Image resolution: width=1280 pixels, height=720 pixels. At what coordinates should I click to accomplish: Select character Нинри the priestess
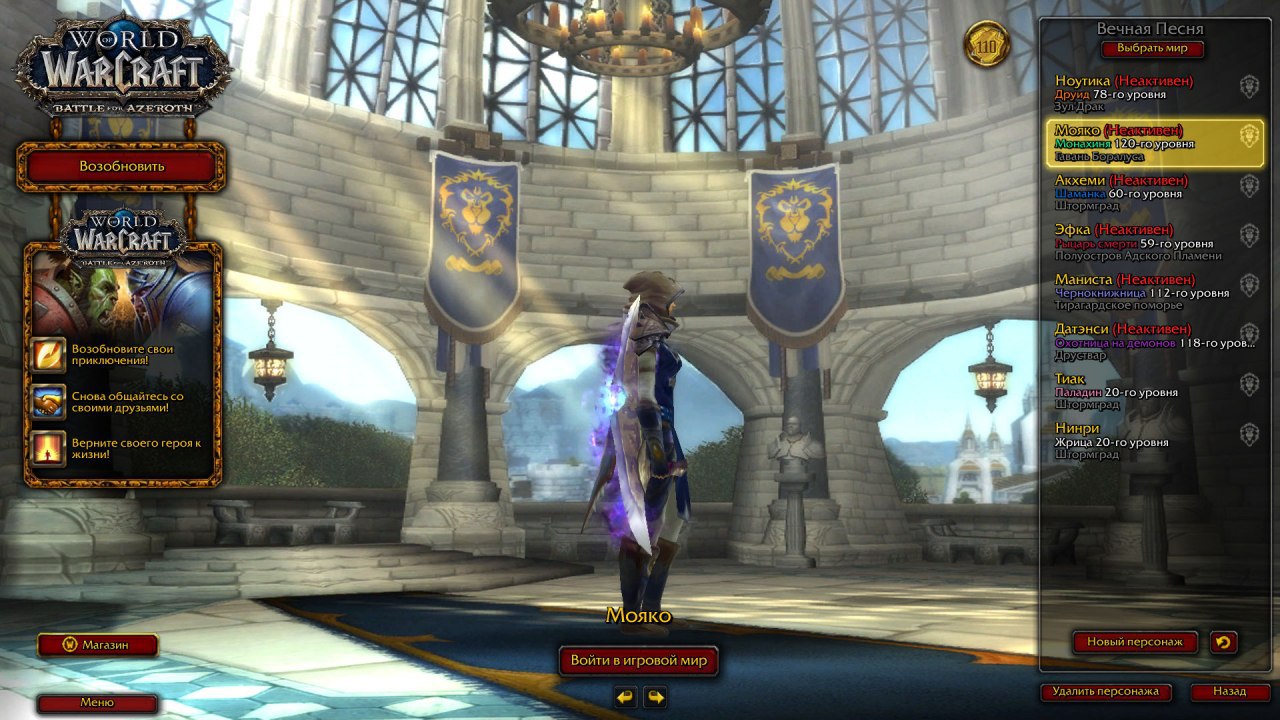coord(1150,441)
